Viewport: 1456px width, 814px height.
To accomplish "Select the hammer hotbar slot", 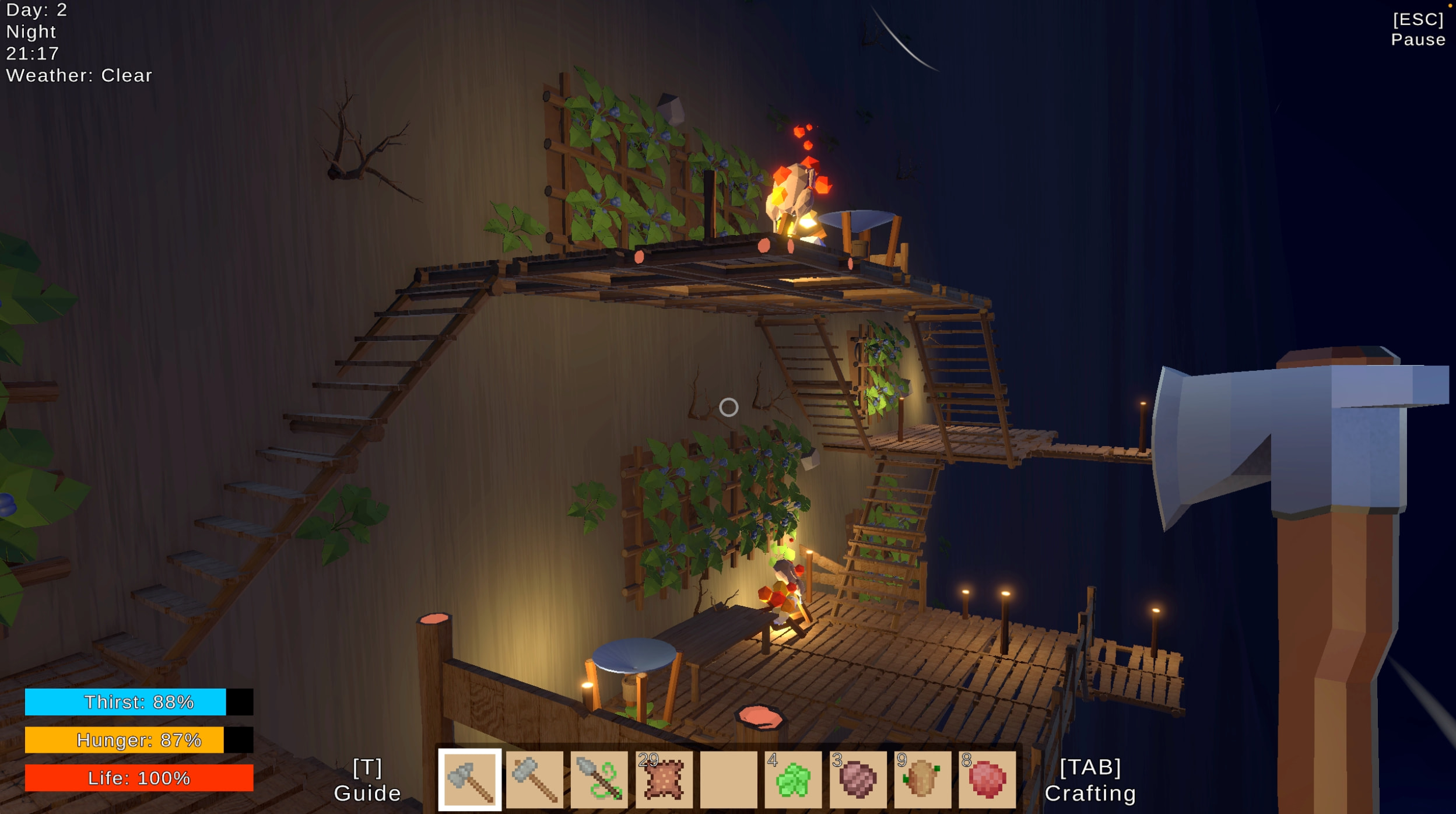I will tap(534, 779).
